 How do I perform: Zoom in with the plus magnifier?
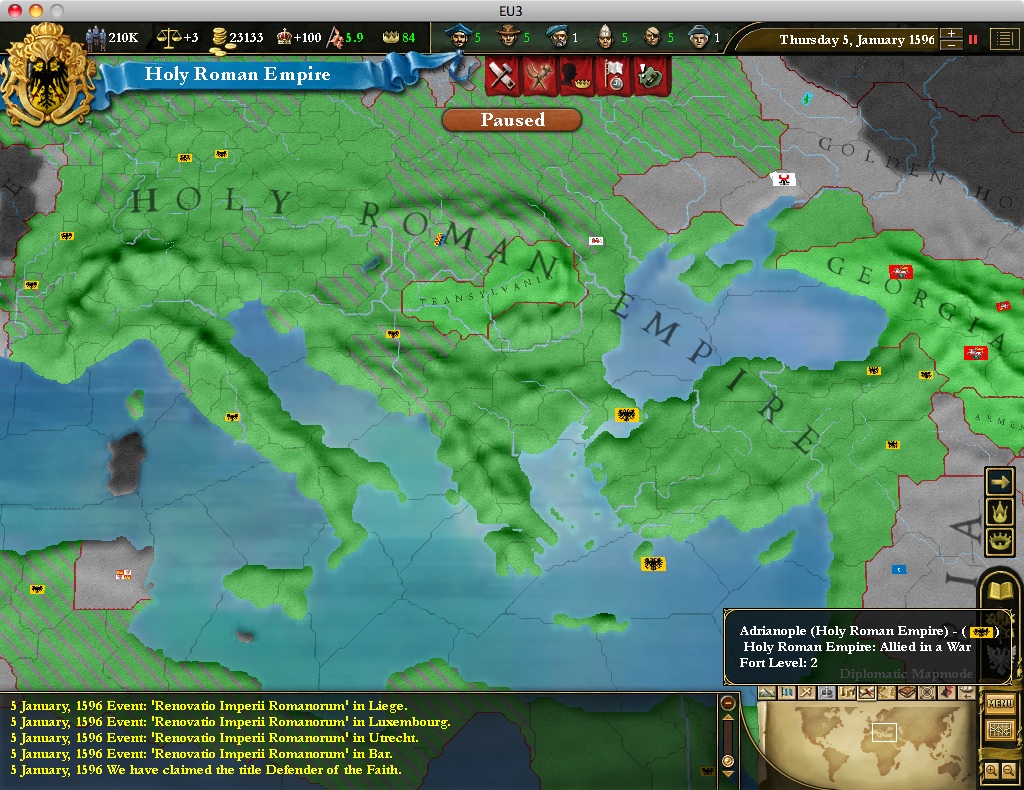click(x=991, y=770)
